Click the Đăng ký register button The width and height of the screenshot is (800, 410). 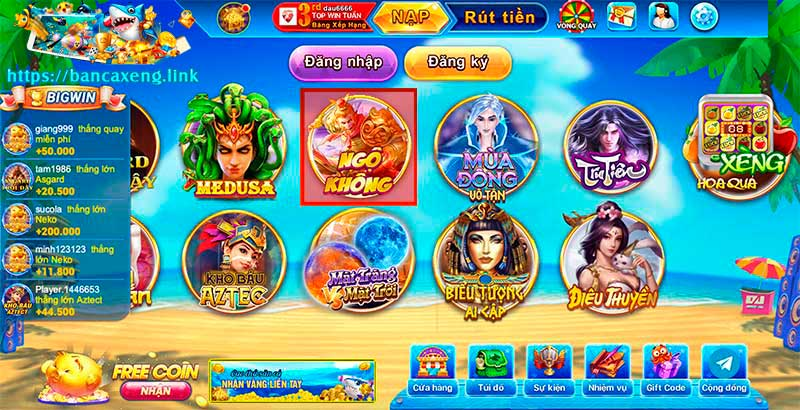coord(457,62)
